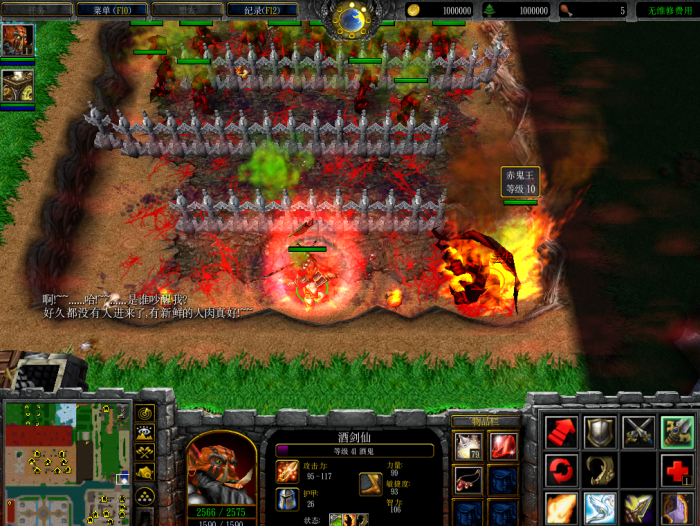Image resolution: width=700 pixels, height=526 pixels.
Task: Choose the crossed swords Attack command
Action: (x=638, y=432)
